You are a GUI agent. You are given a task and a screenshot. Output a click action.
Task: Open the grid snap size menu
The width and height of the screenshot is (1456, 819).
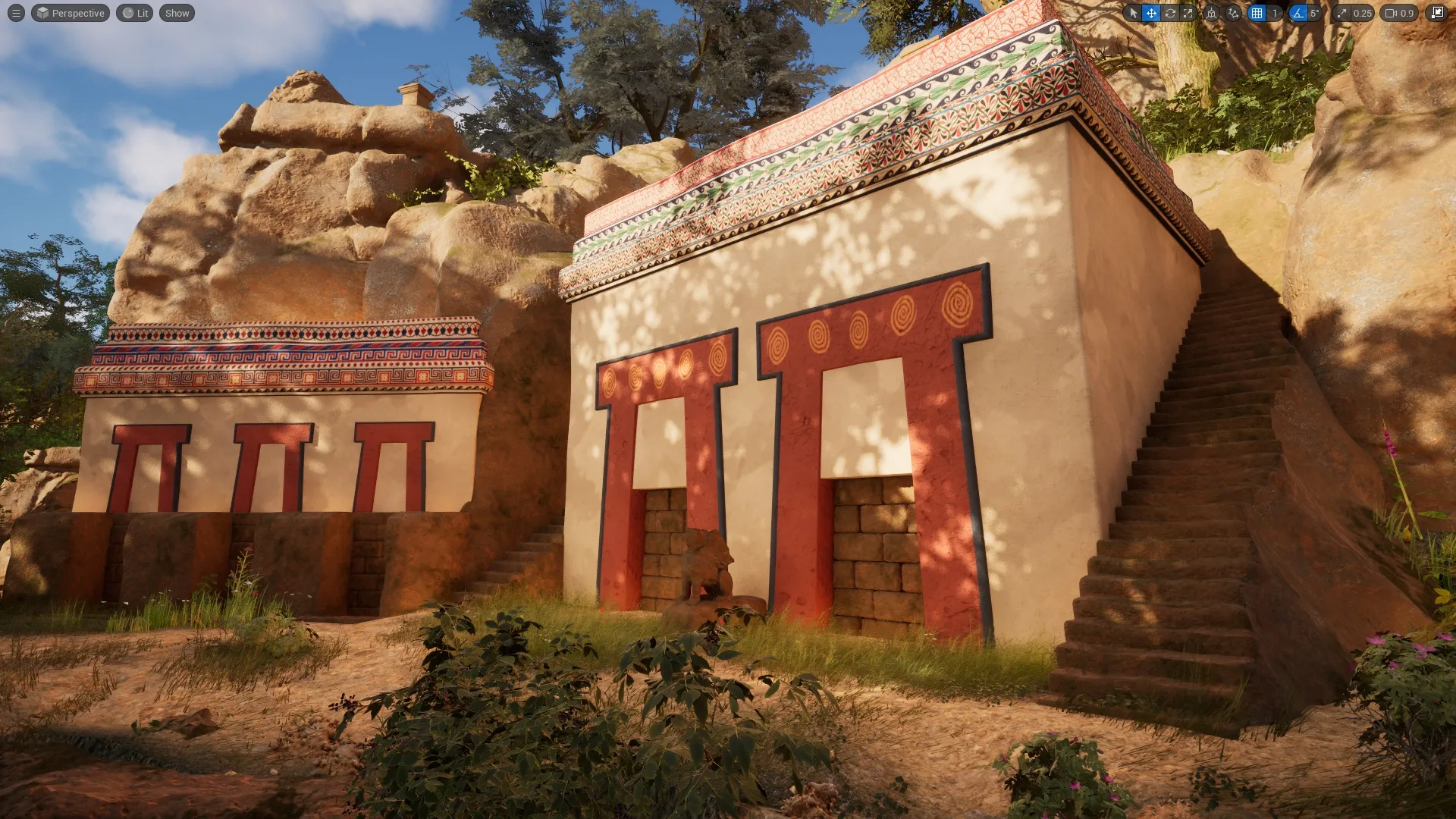(1275, 13)
